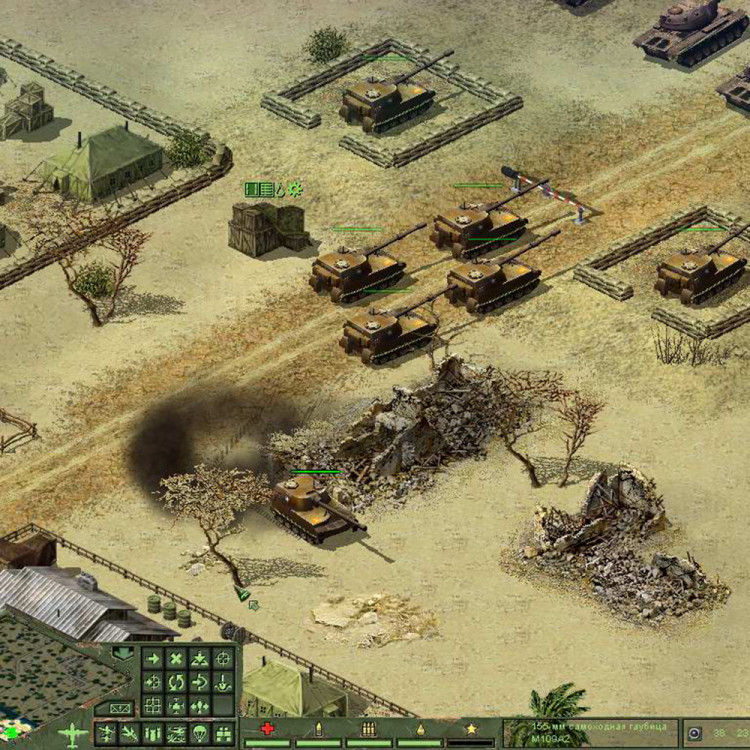Select the X-shaped stop command

(176, 659)
